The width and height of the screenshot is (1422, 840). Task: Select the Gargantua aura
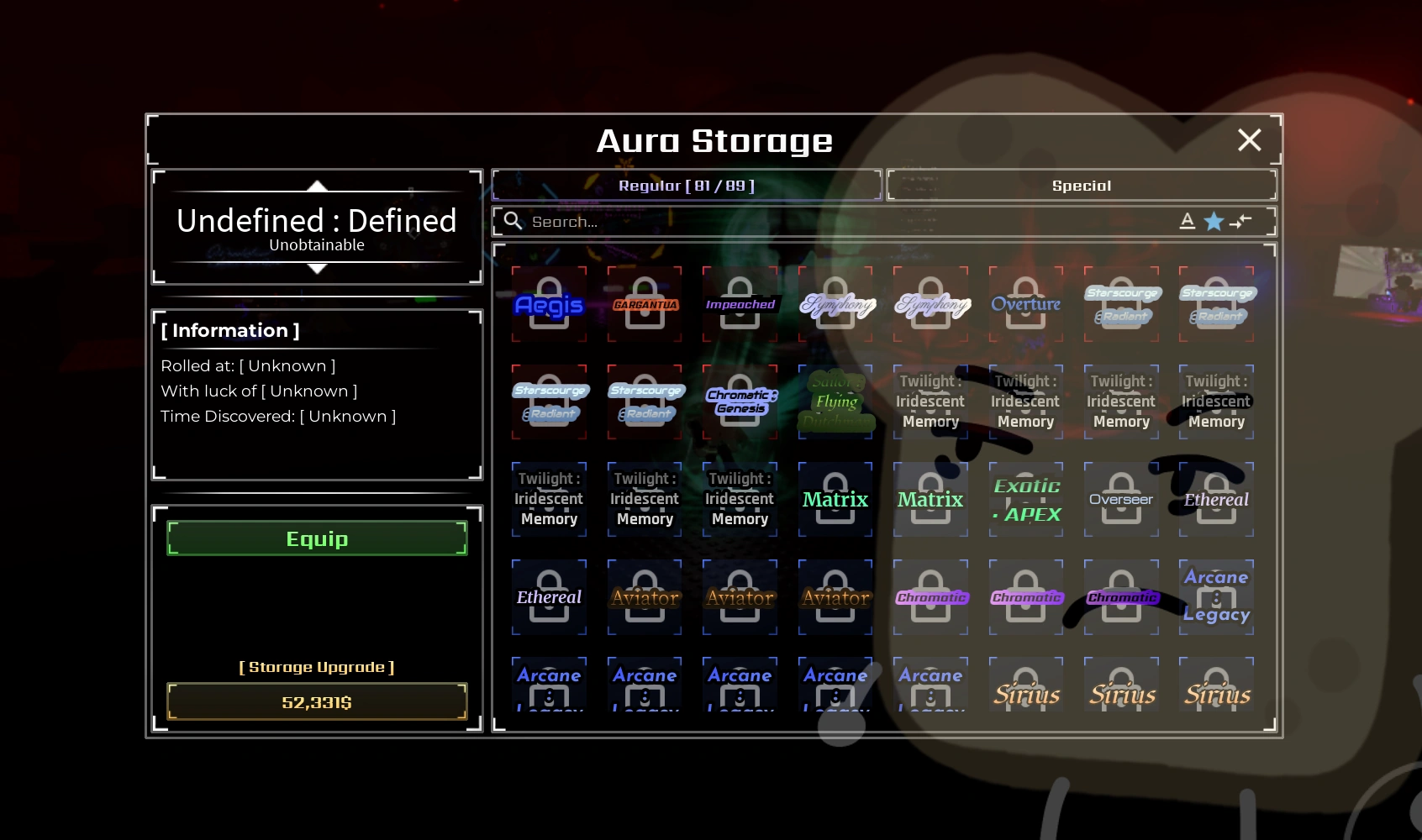pos(645,304)
